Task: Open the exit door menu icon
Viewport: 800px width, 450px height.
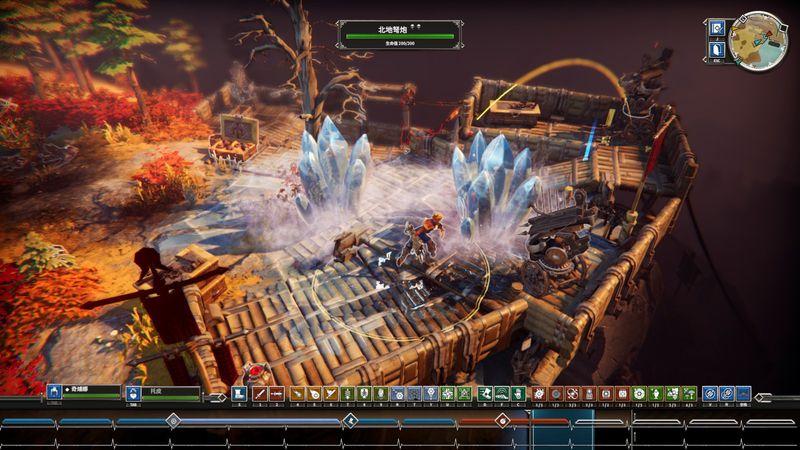Action: [716, 49]
